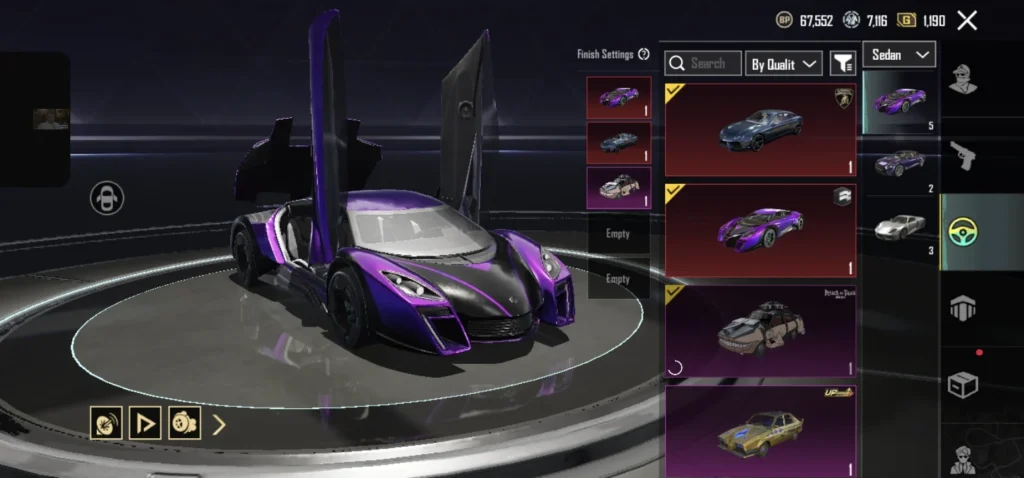Select the purple car finish slot
The height and width of the screenshot is (478, 1024).
click(x=619, y=97)
